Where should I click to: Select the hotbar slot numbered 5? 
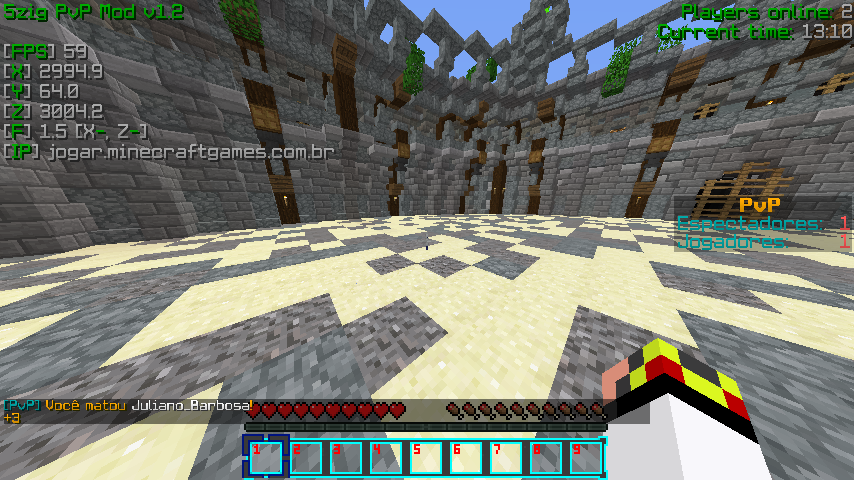coord(426,457)
